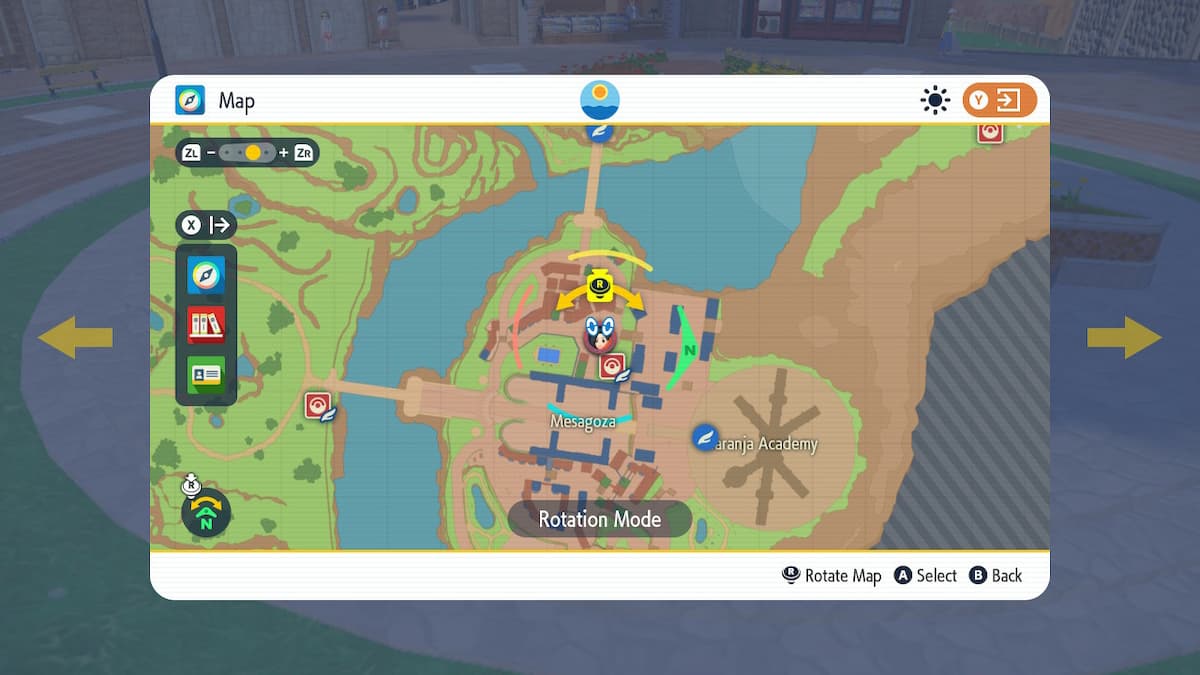Go to the next screen with right arrow

(x=1124, y=338)
